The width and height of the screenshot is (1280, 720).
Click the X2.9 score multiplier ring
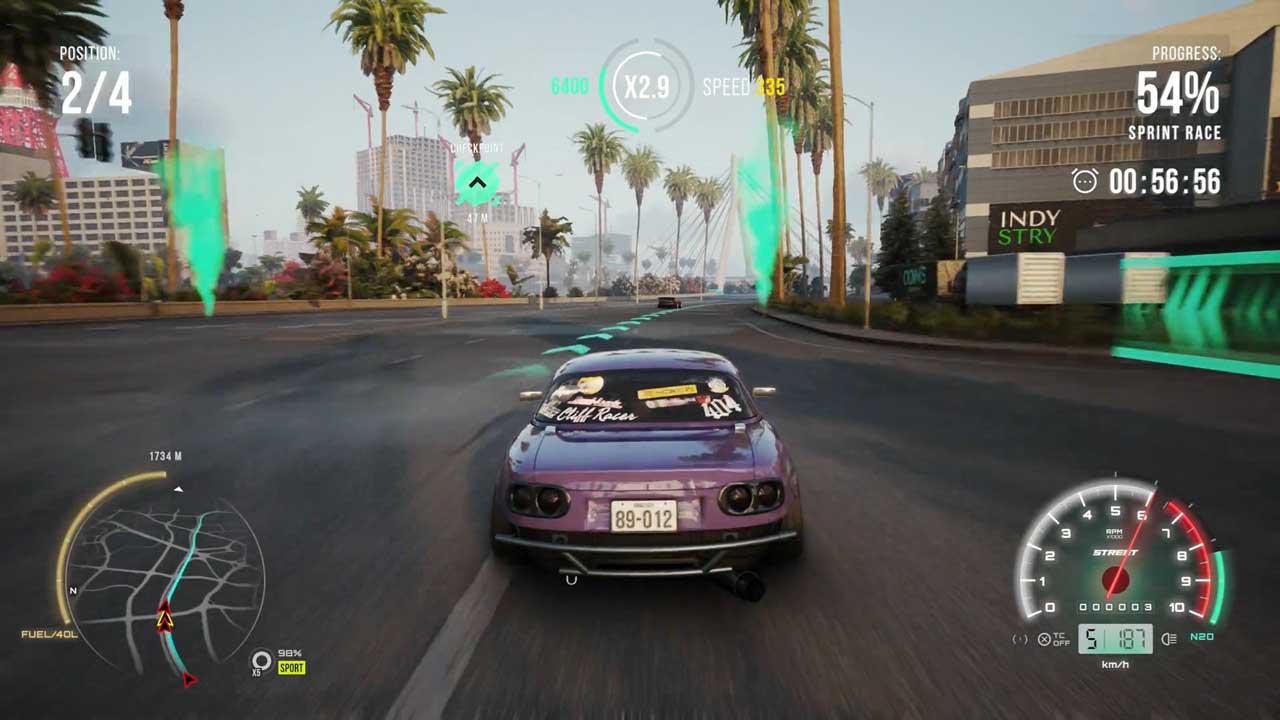(x=646, y=87)
